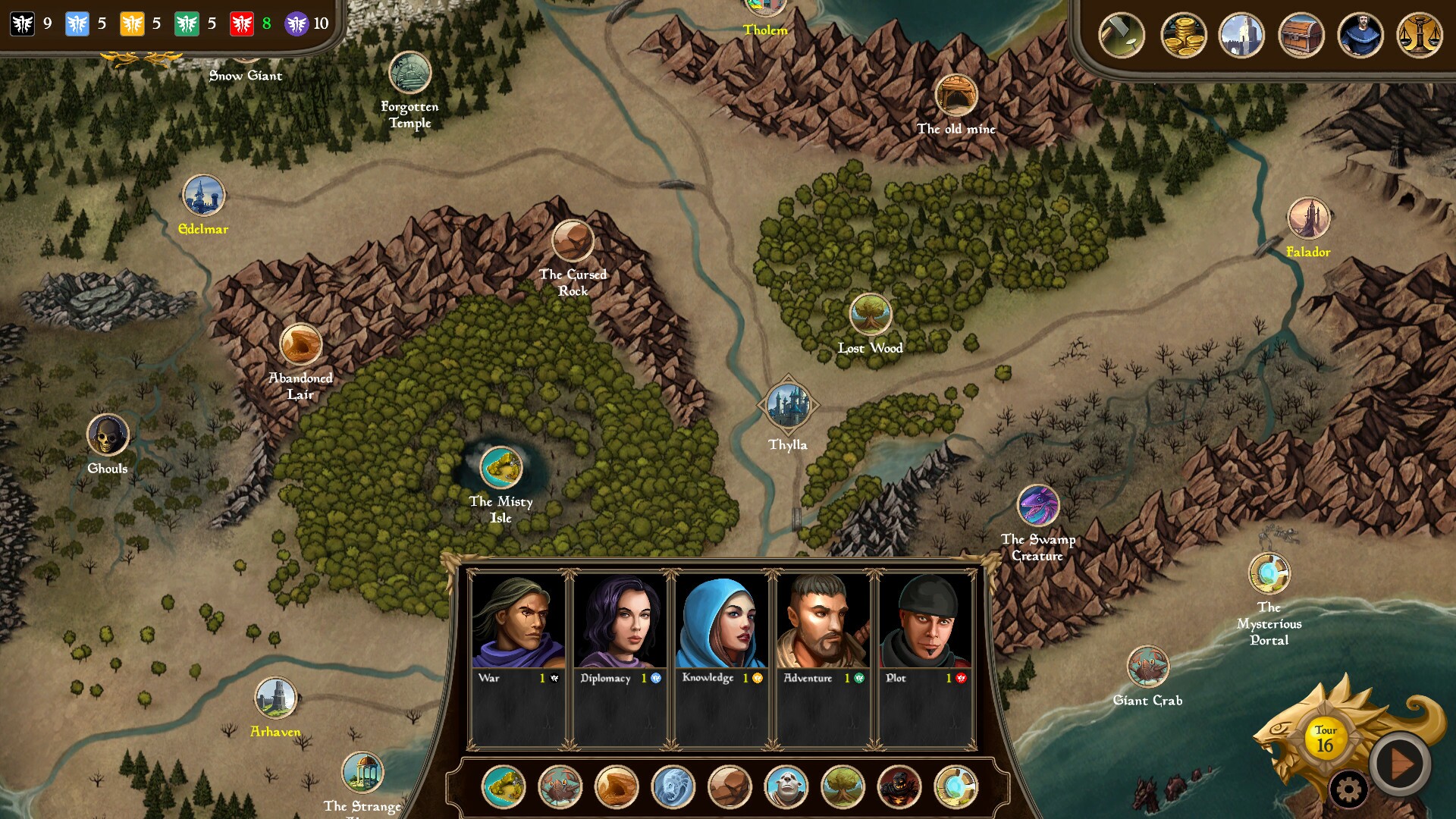Screen dimensions: 1456x819
Task: Click the Ghouls skull map marker
Action: pyautogui.click(x=108, y=435)
